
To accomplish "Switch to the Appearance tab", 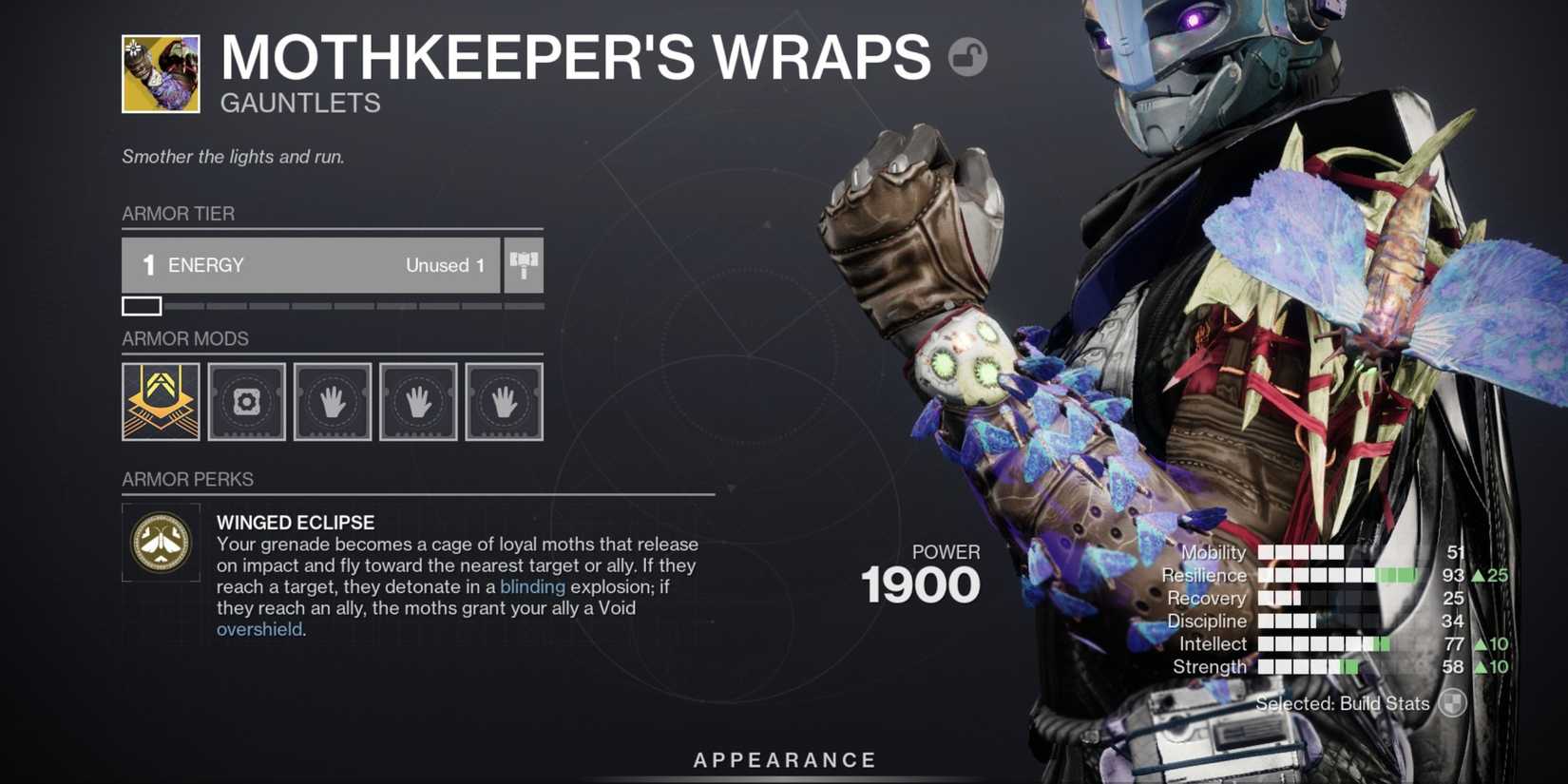I will click(x=783, y=759).
